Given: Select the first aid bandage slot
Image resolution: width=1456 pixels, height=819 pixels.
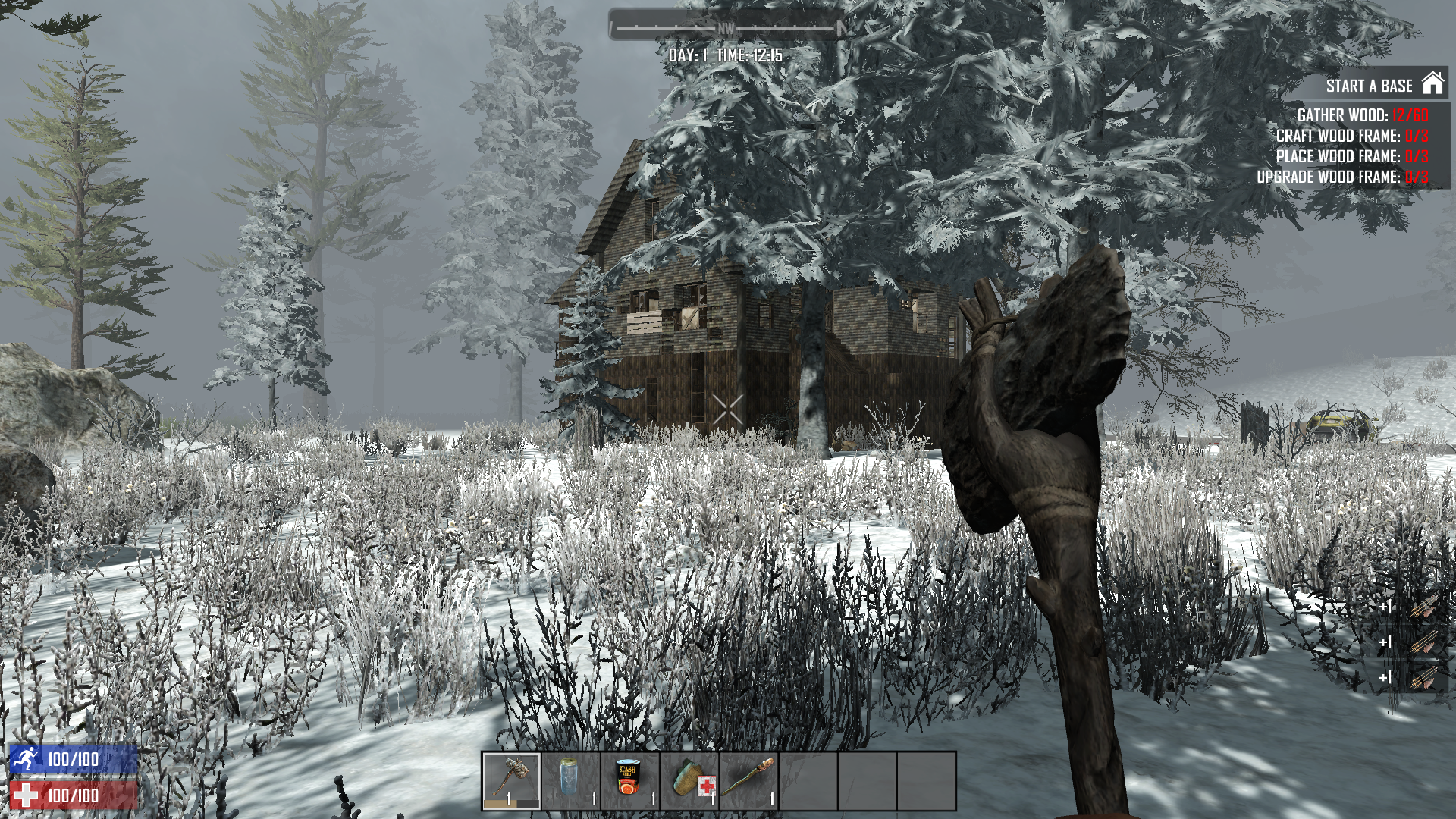Looking at the screenshot, I should (x=689, y=781).
